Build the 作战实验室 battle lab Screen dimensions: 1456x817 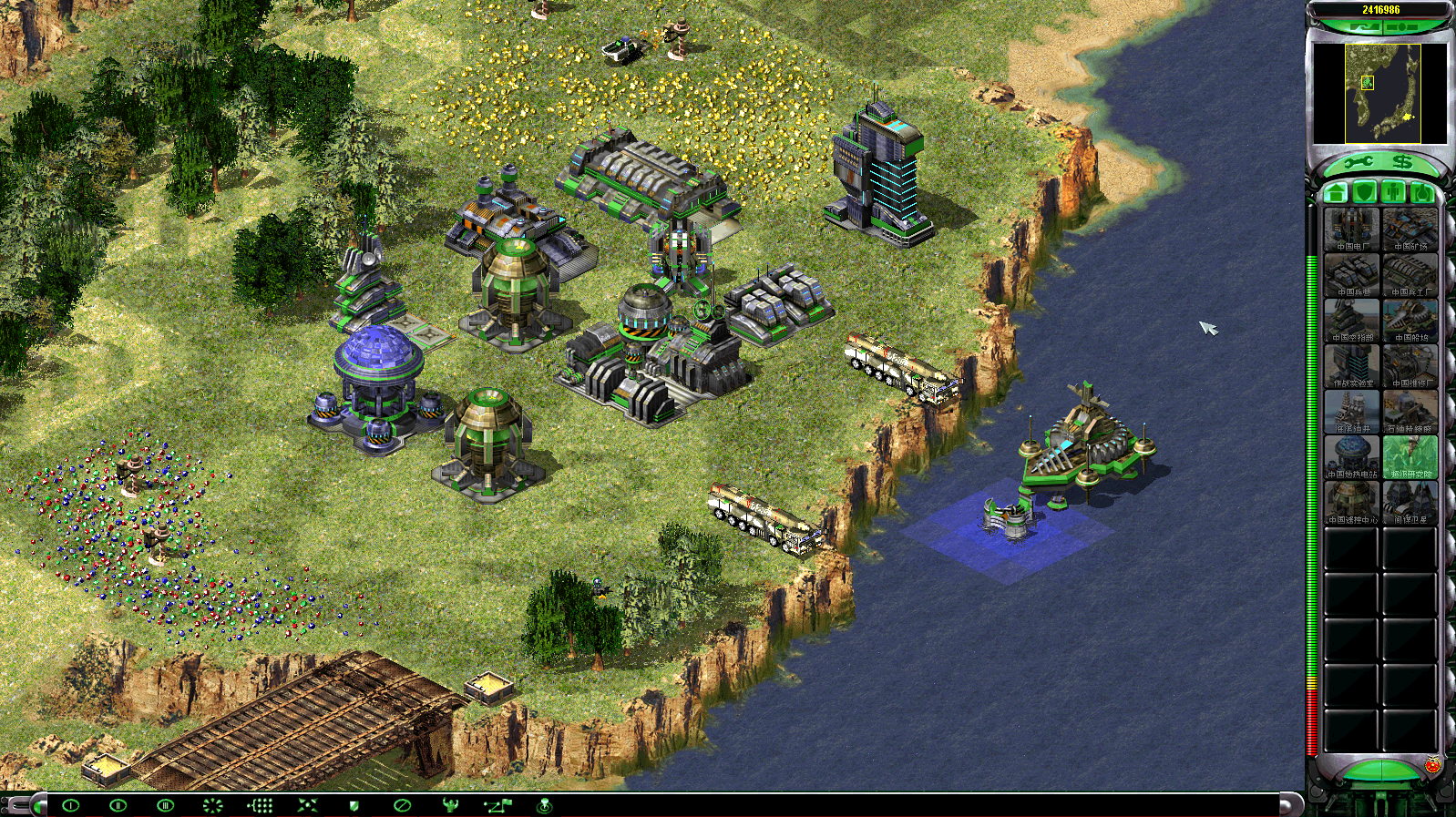pos(1352,366)
